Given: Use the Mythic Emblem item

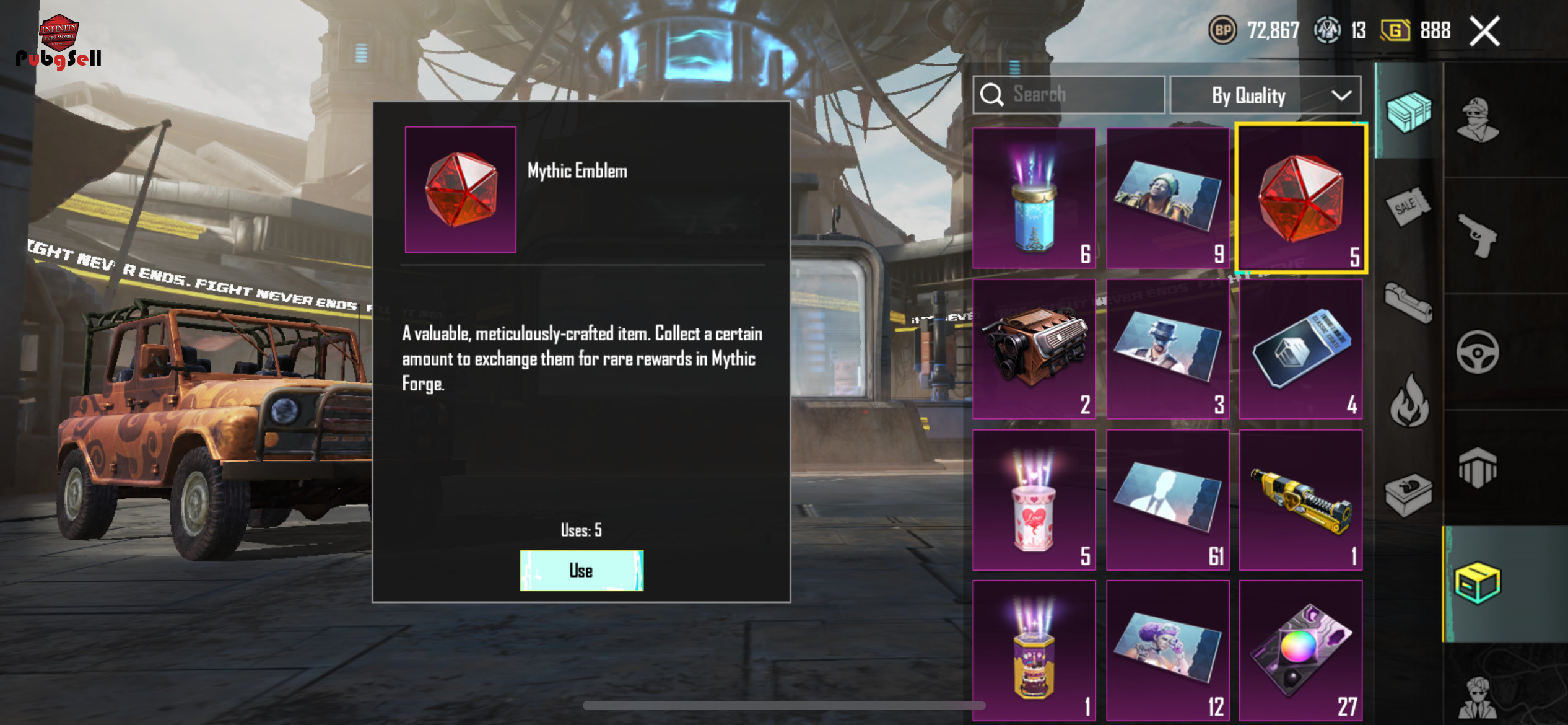Looking at the screenshot, I should [x=581, y=570].
